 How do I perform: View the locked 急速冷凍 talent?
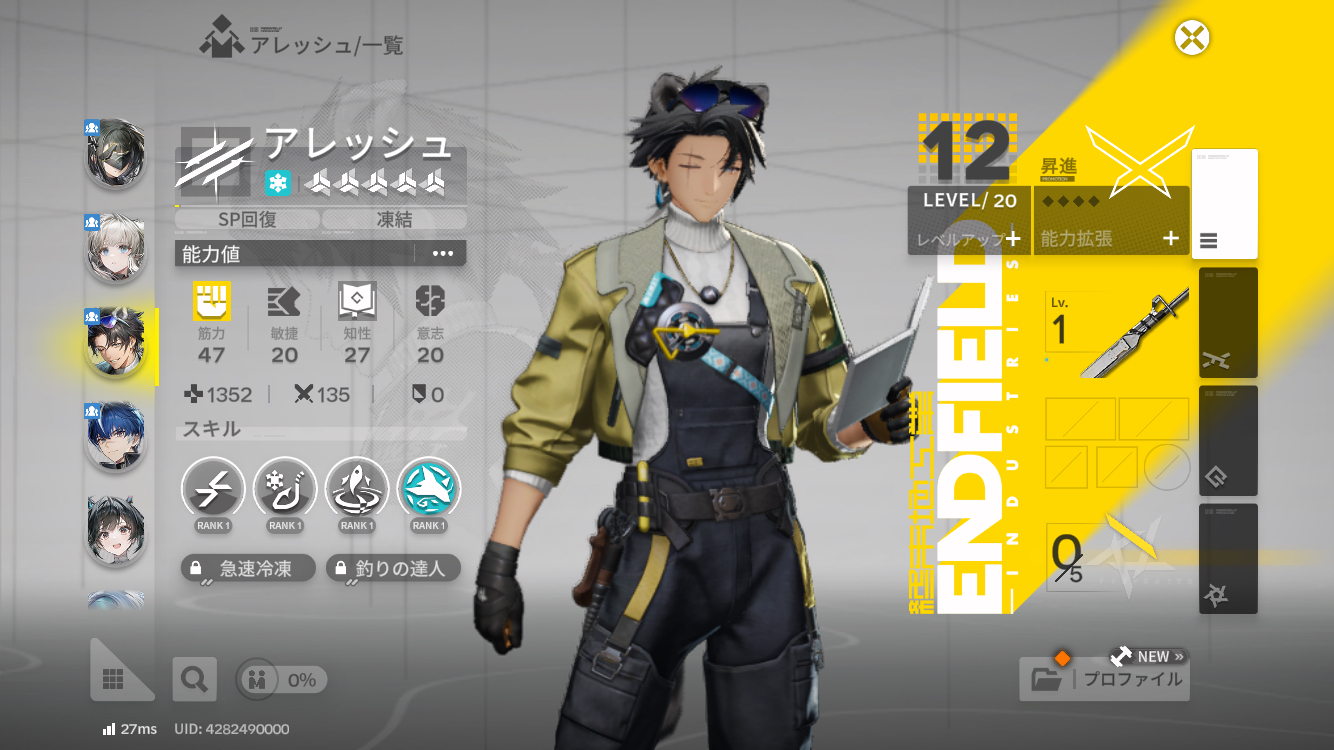(249, 569)
